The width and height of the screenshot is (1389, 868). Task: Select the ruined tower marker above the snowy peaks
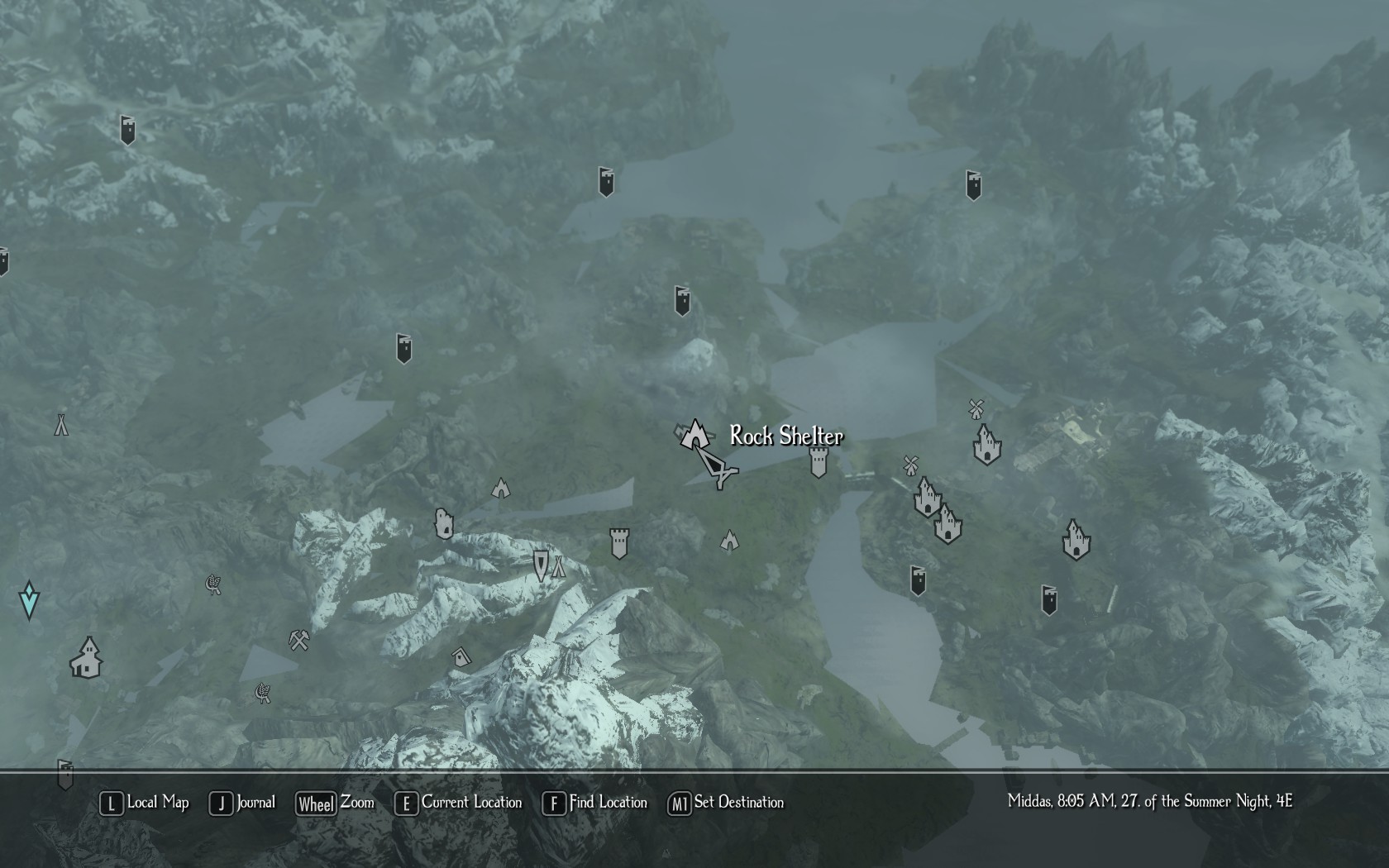[619, 543]
